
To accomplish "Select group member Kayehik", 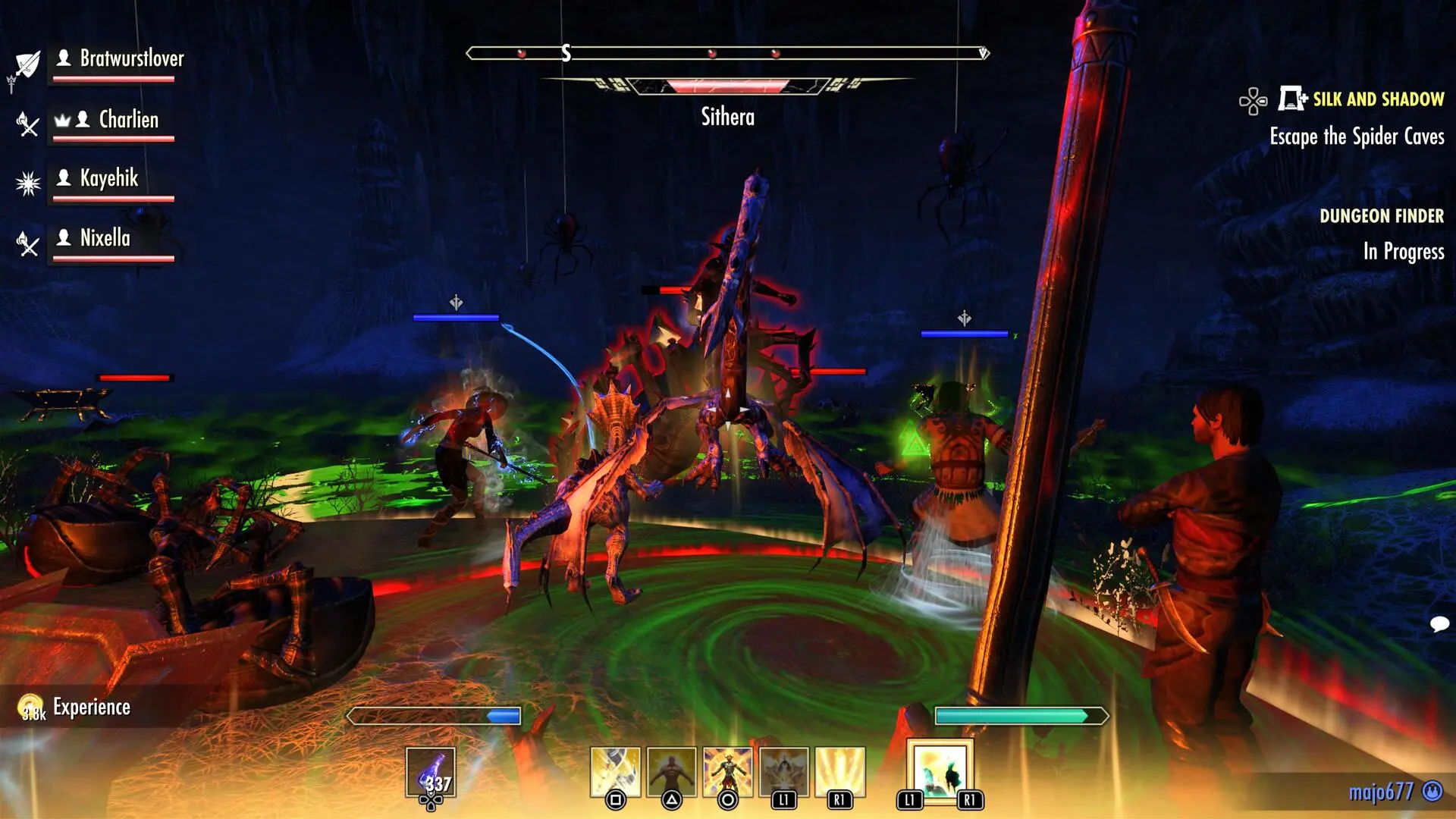I will pos(108,179).
